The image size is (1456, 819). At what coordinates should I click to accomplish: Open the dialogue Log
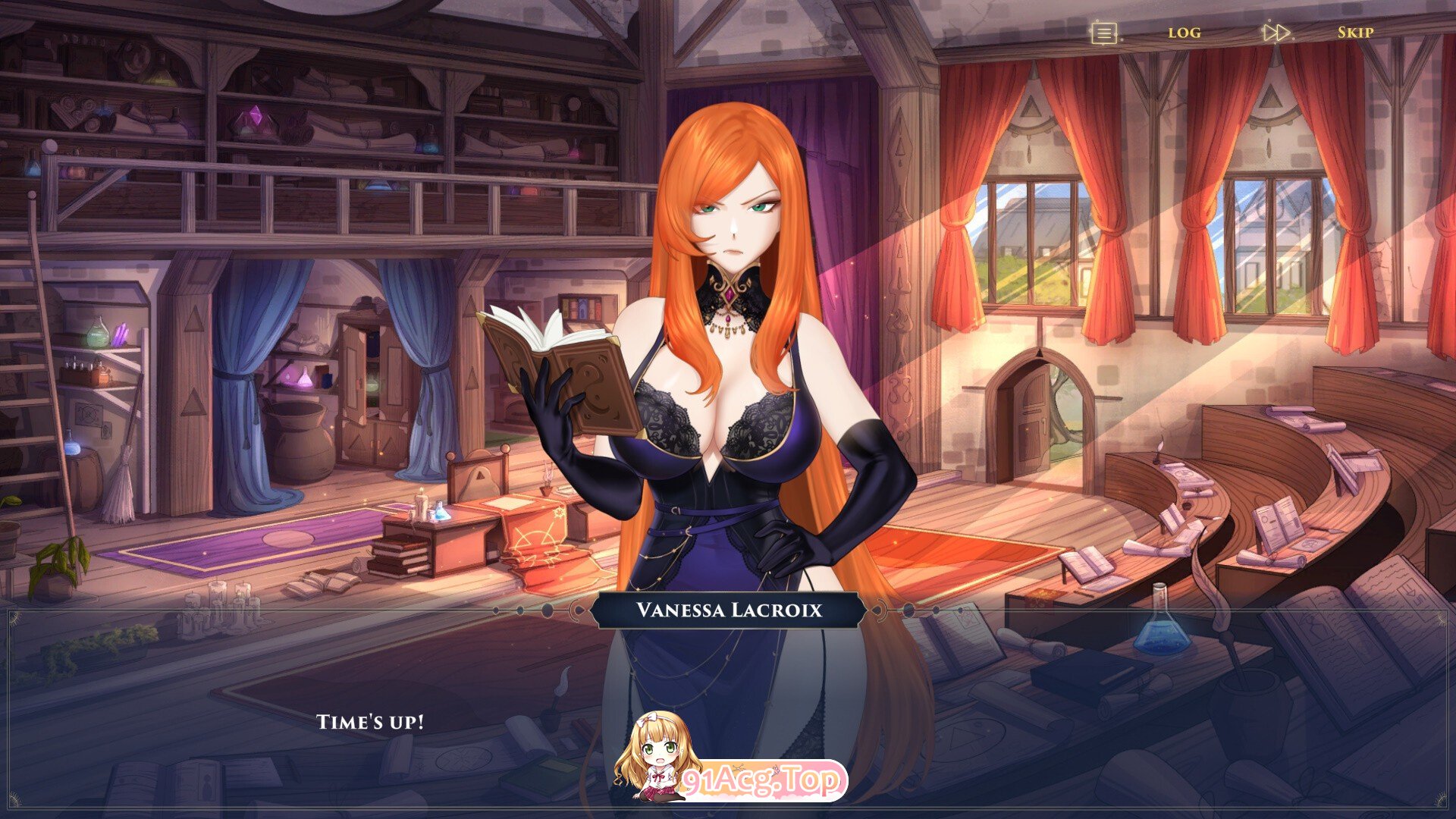coord(1184,33)
